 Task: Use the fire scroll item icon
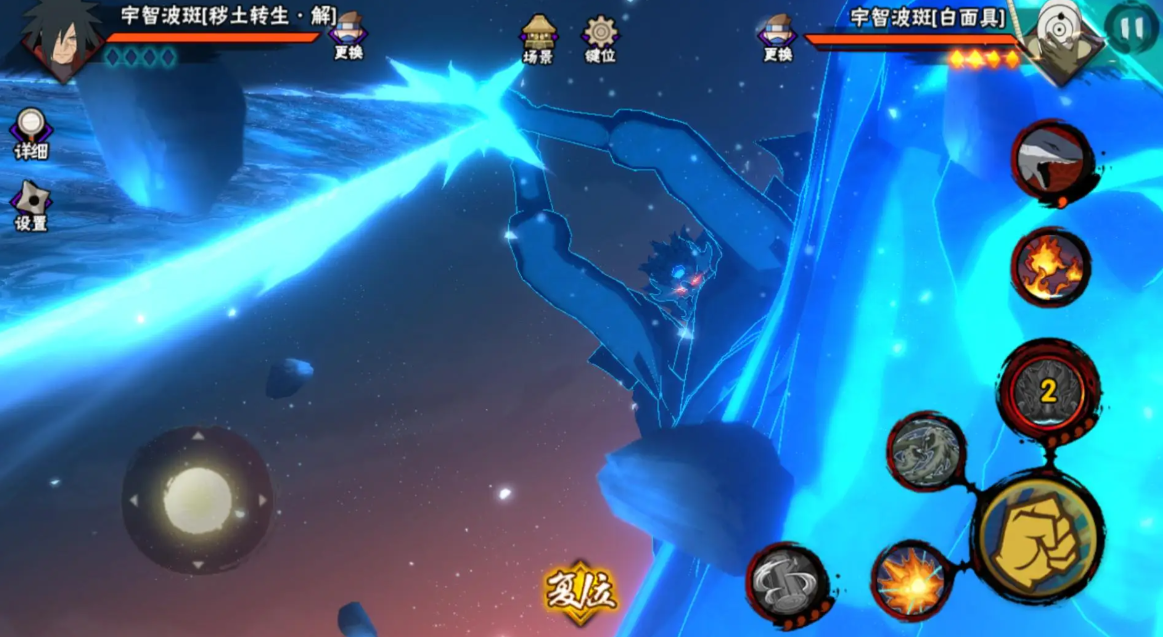pyautogui.click(x=1049, y=267)
